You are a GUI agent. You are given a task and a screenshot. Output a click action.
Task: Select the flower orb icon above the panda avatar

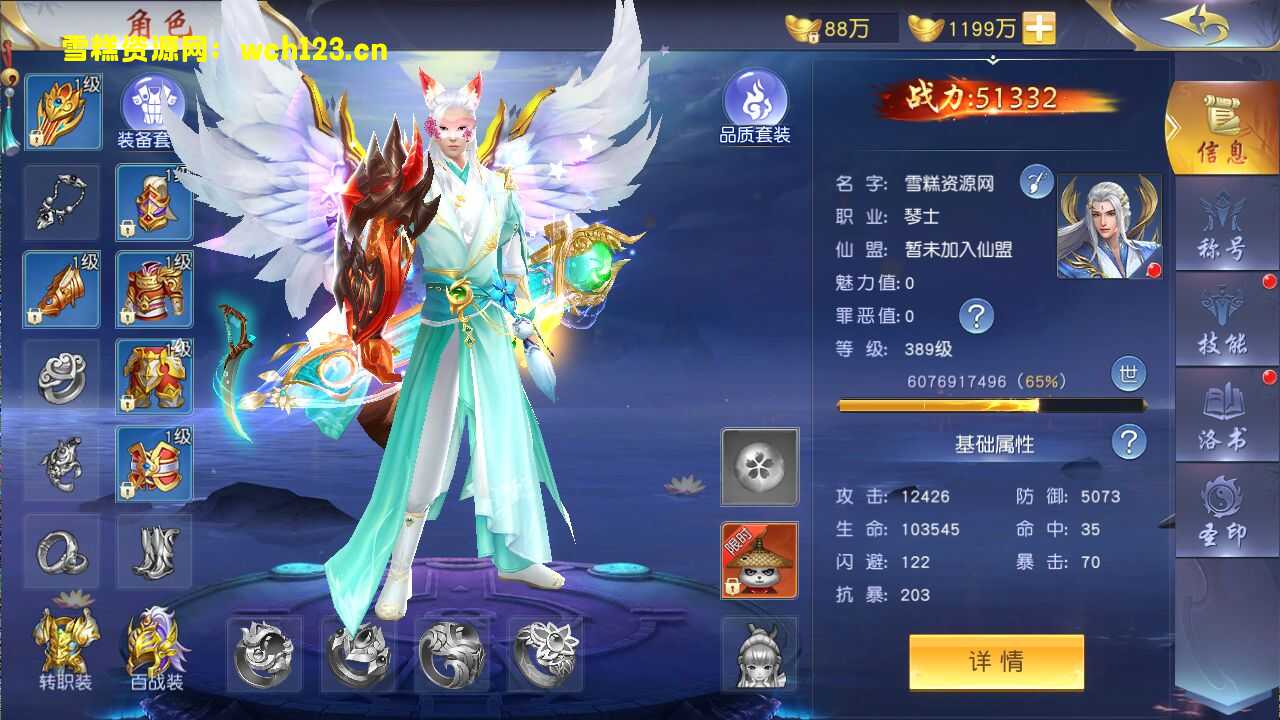[758, 469]
